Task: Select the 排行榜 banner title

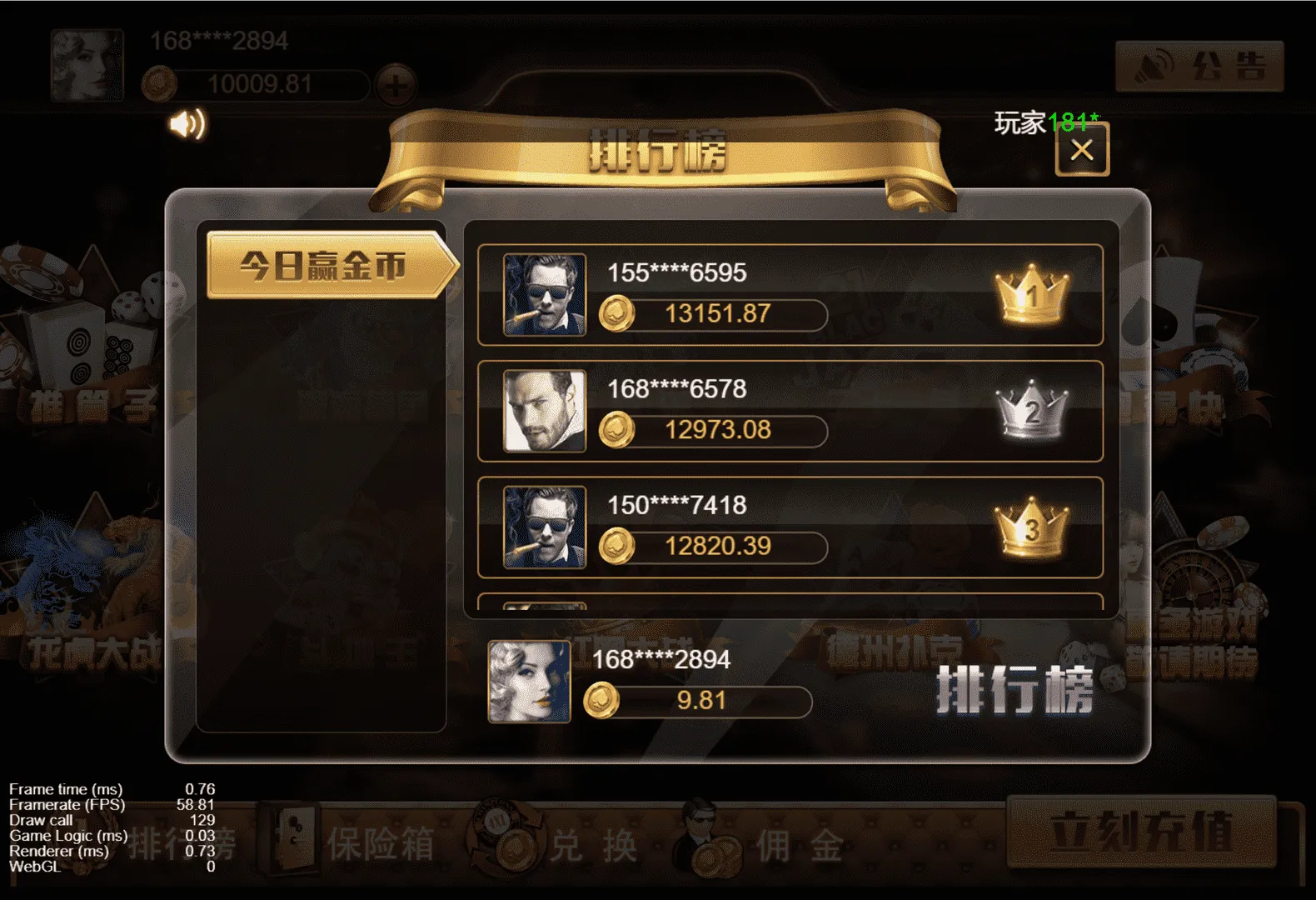Action: tap(658, 146)
